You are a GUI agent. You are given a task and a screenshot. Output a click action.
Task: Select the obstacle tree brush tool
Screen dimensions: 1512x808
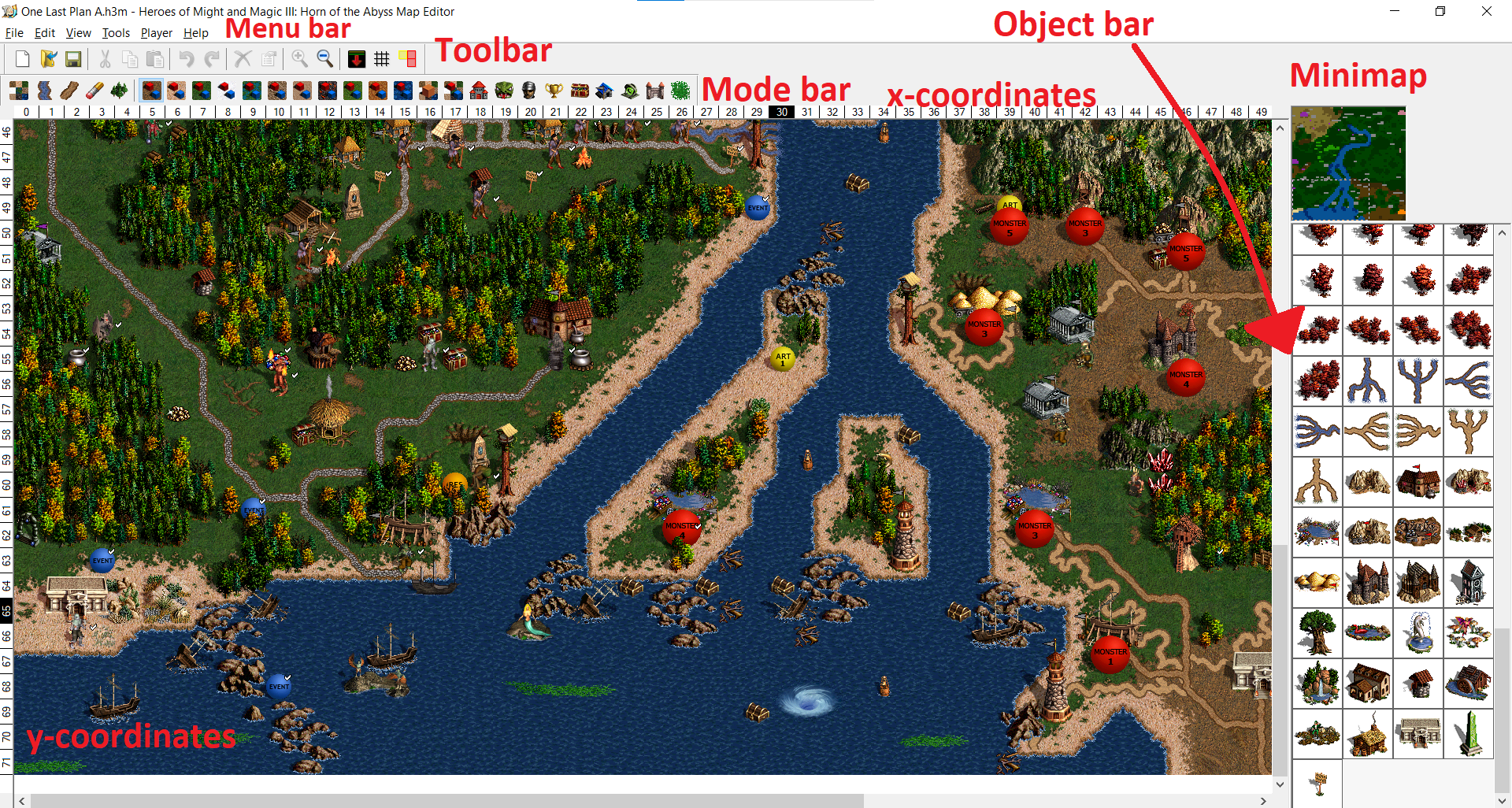[x=119, y=91]
